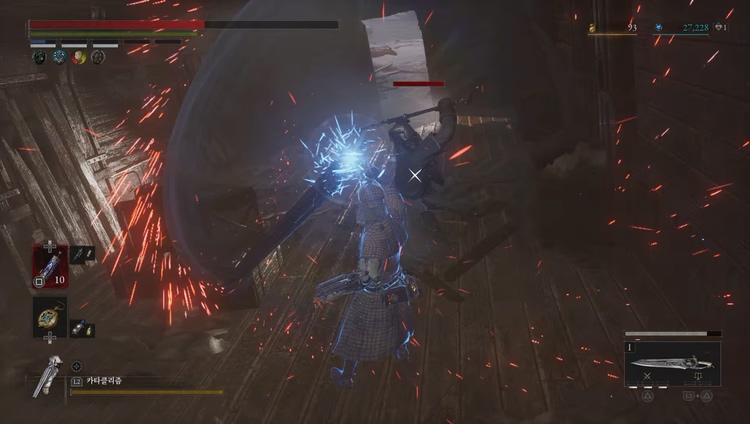
Task: Click the Legion Arm icon
Action: (x=46, y=376)
